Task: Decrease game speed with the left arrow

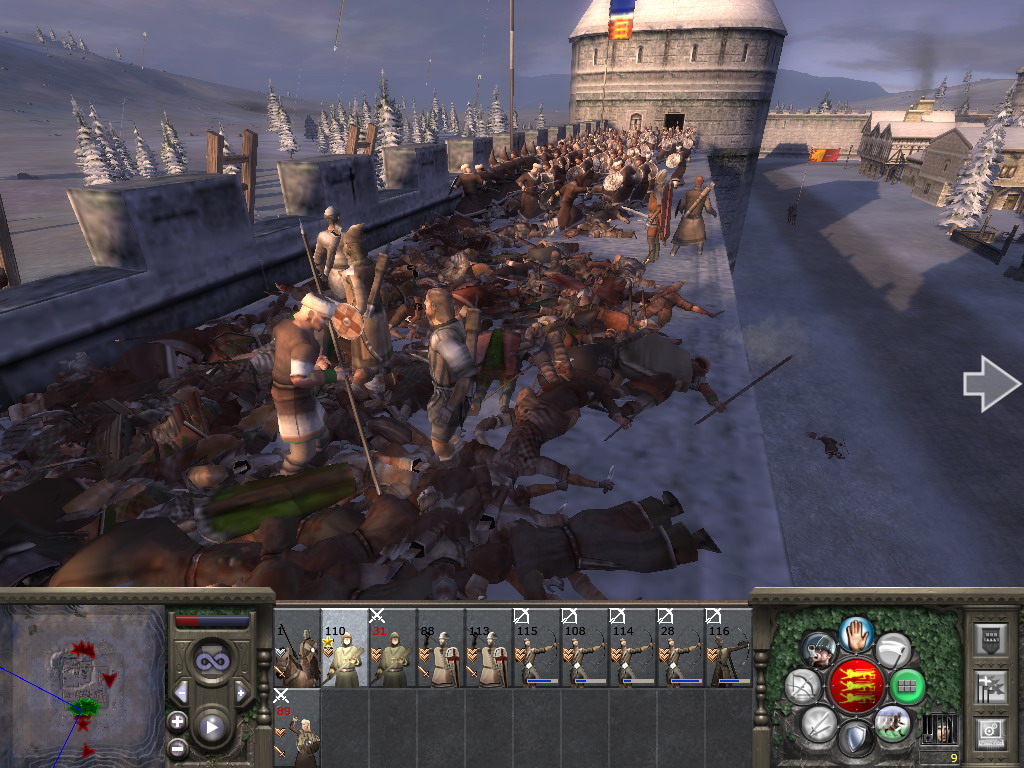Action: tap(181, 692)
